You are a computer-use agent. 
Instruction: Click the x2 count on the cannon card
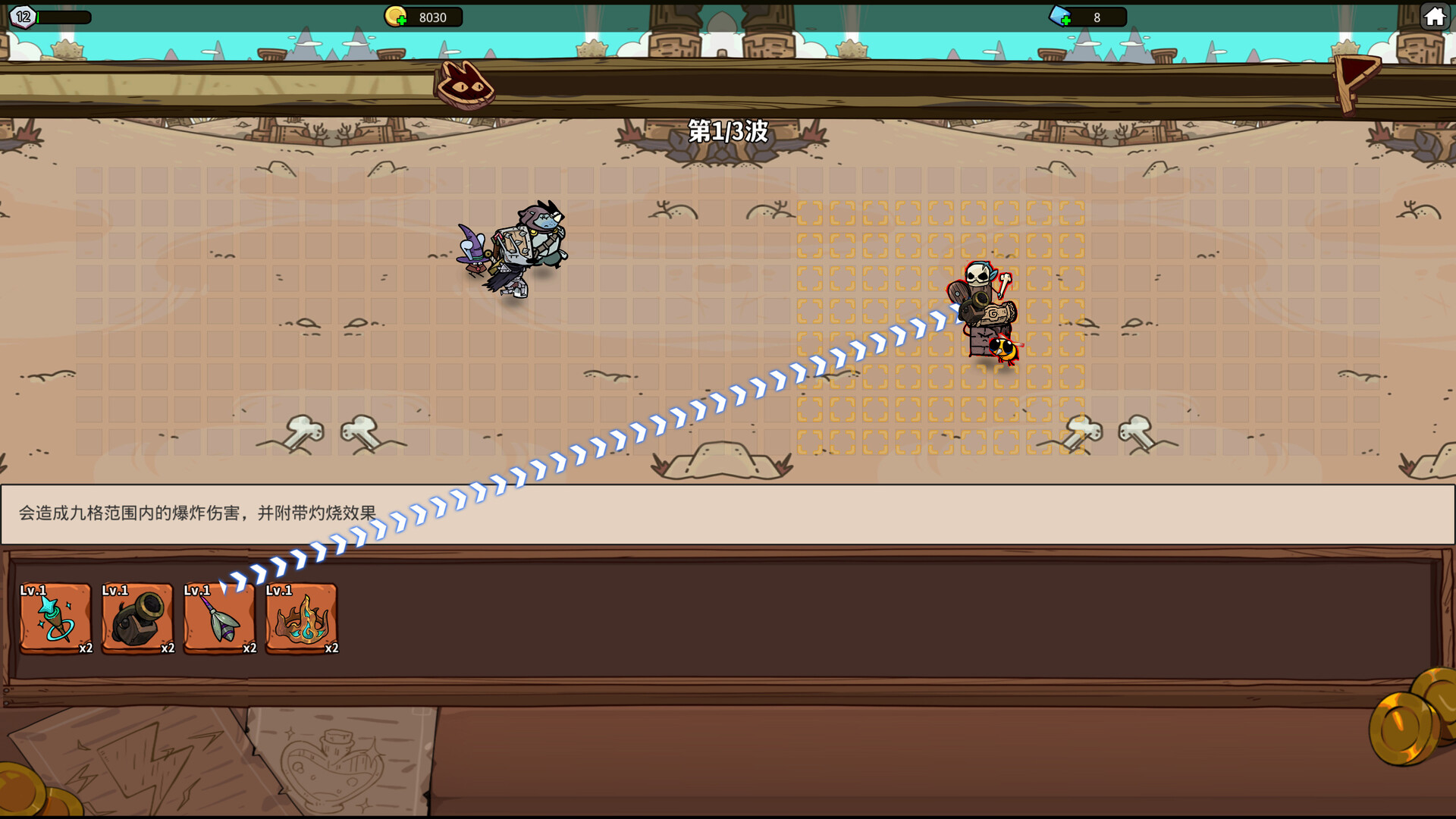[x=168, y=649]
